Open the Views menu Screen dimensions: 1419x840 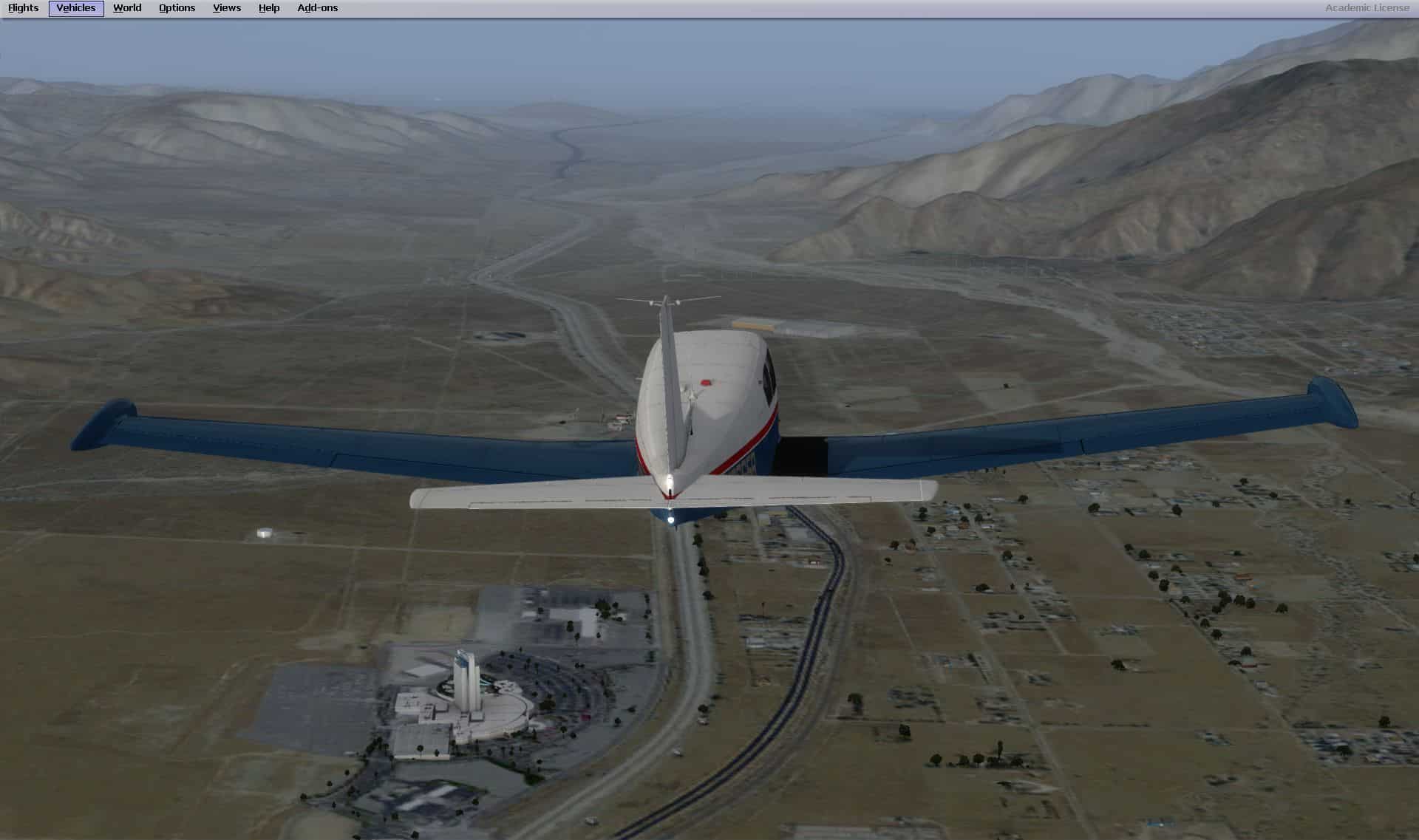point(227,8)
